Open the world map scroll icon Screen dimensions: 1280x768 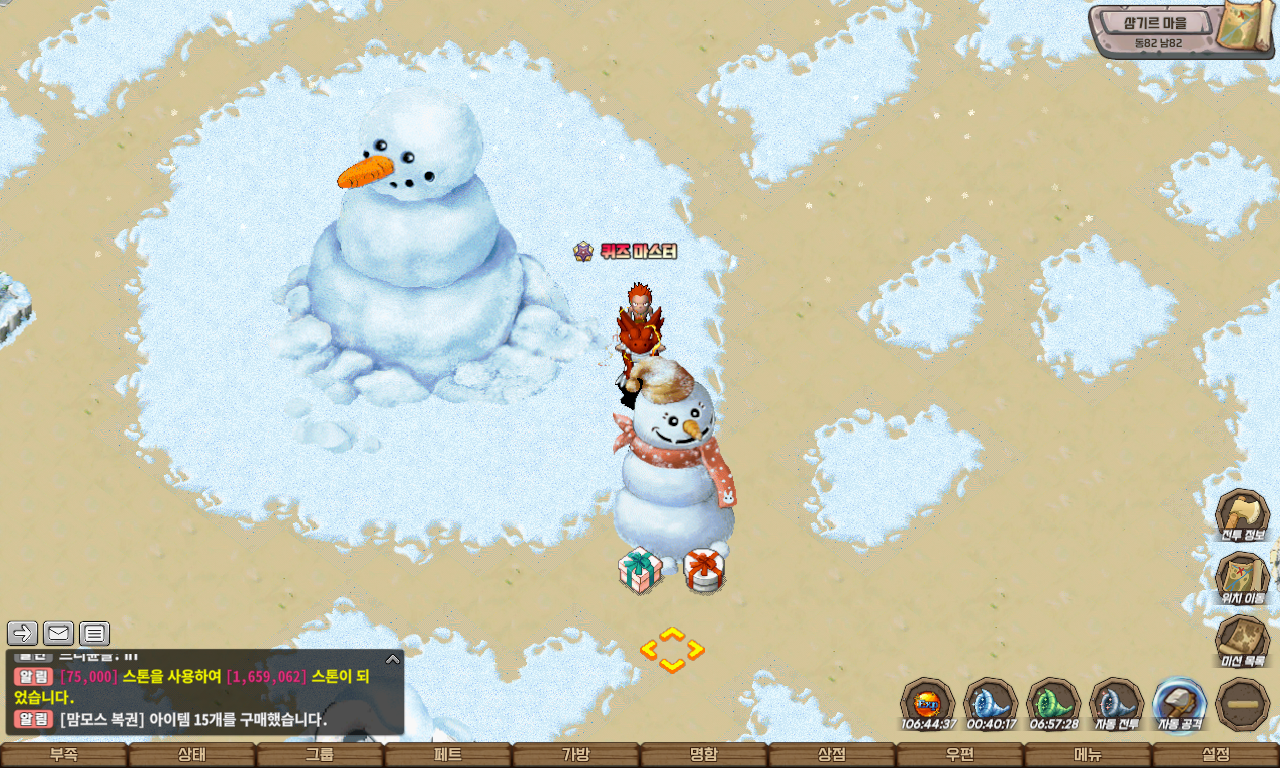pos(1244,27)
